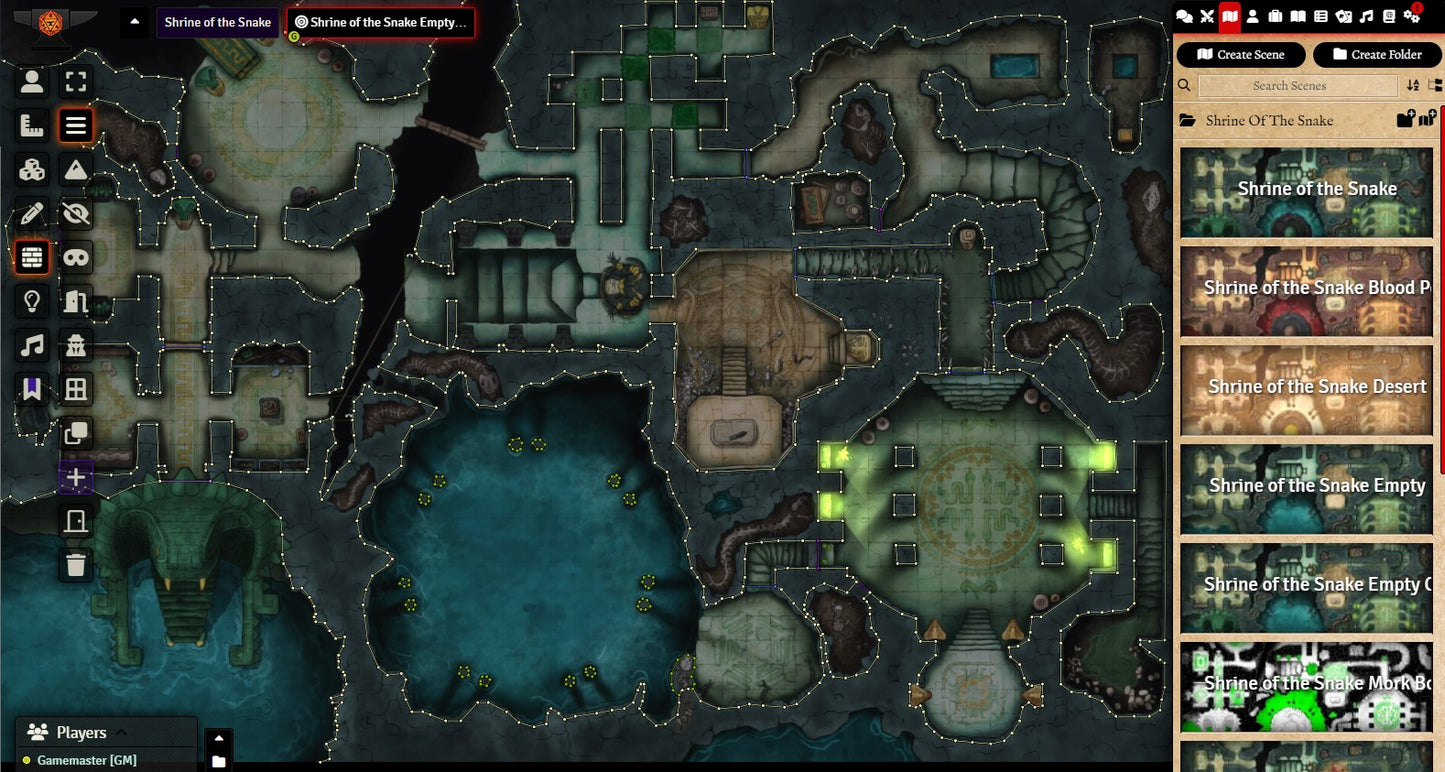Focus the Search Scenes field
Viewport: 1445px width, 772px height.
tap(1289, 86)
